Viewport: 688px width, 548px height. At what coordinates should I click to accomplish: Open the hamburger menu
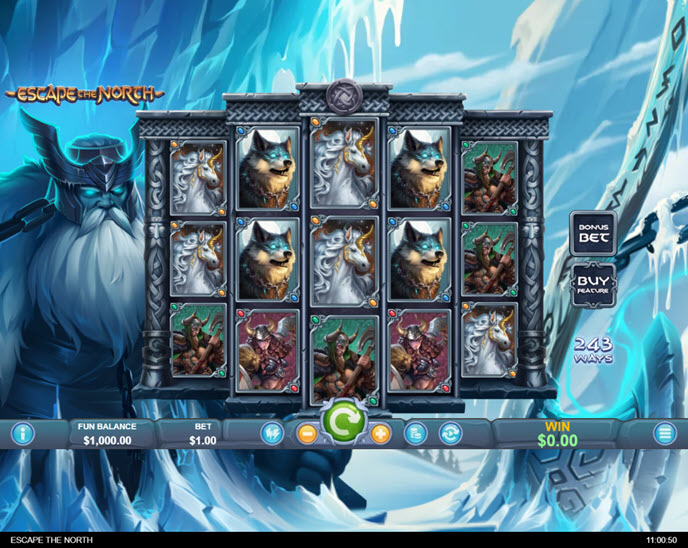click(x=665, y=434)
